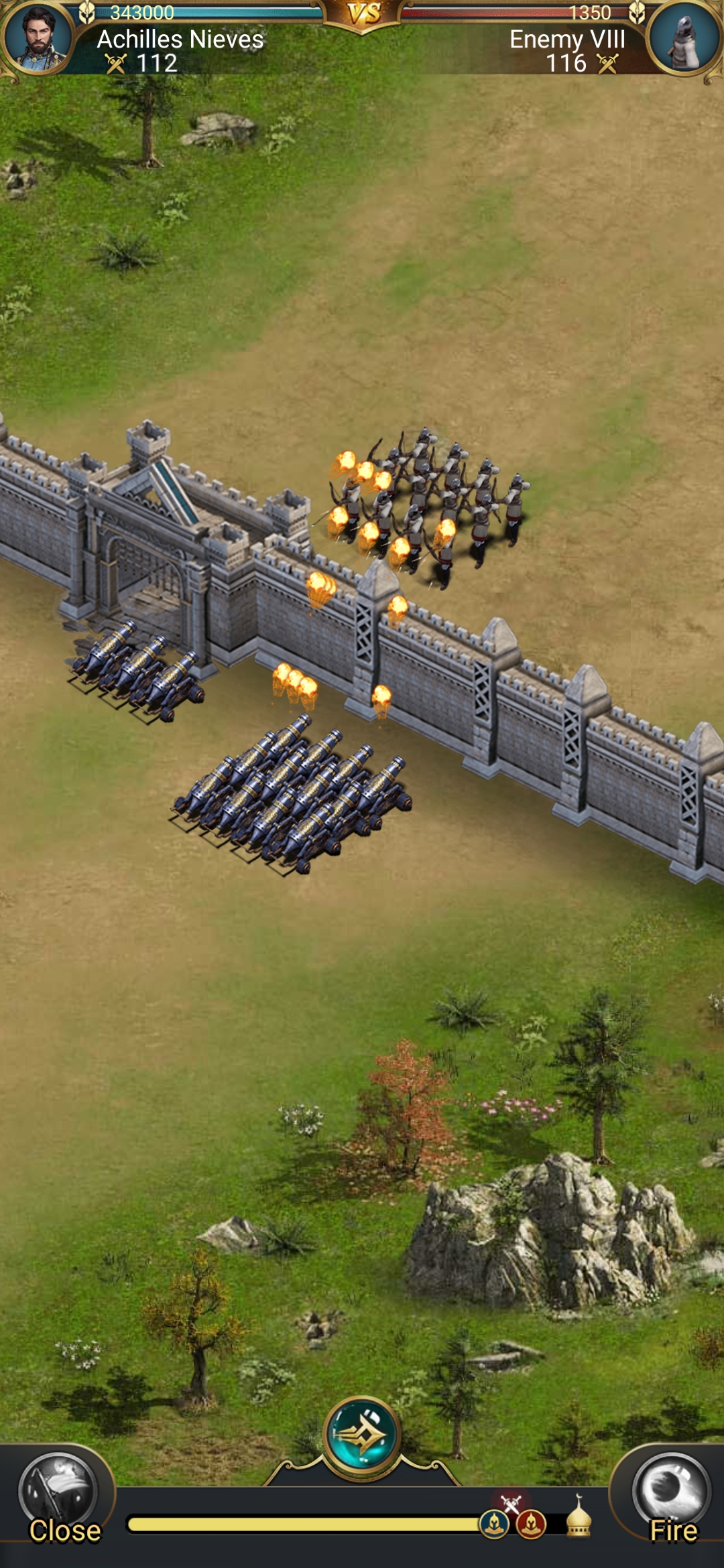Image resolution: width=724 pixels, height=1568 pixels.
Task: Activate the teal arrow speed-up orb
Action: point(362,1435)
